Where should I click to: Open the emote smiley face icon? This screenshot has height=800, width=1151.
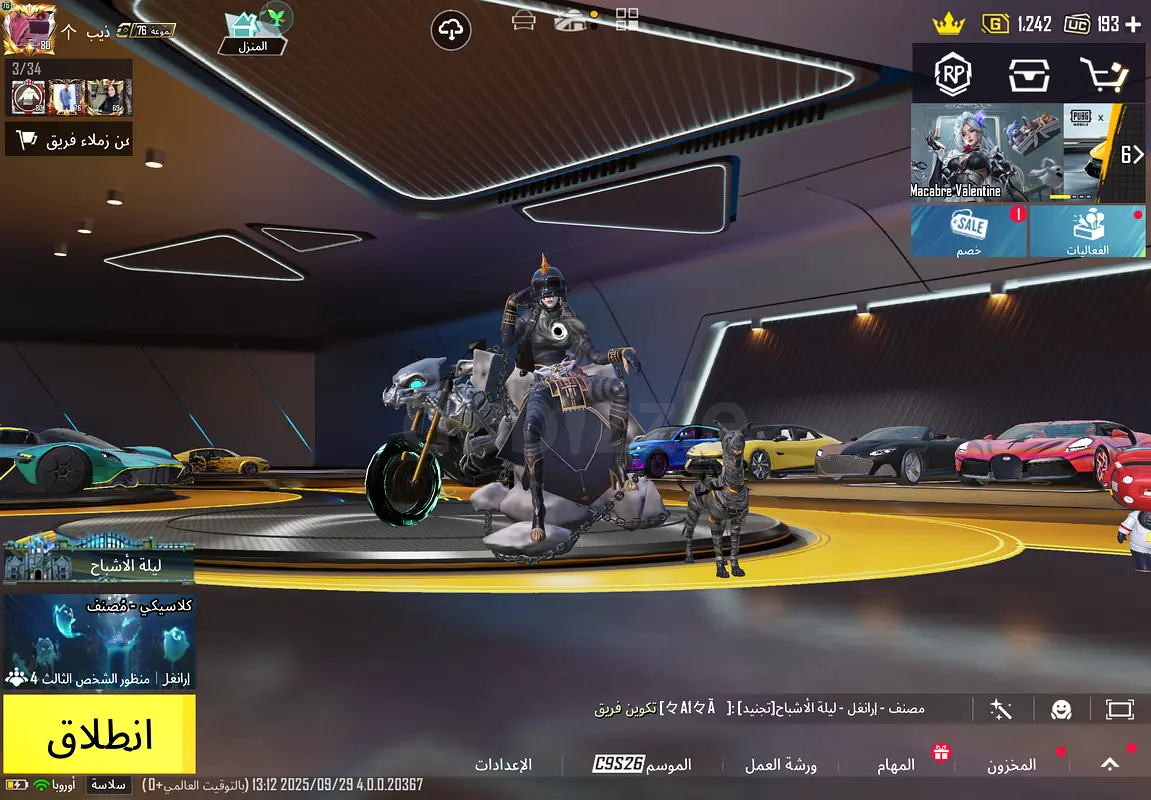[1061, 709]
